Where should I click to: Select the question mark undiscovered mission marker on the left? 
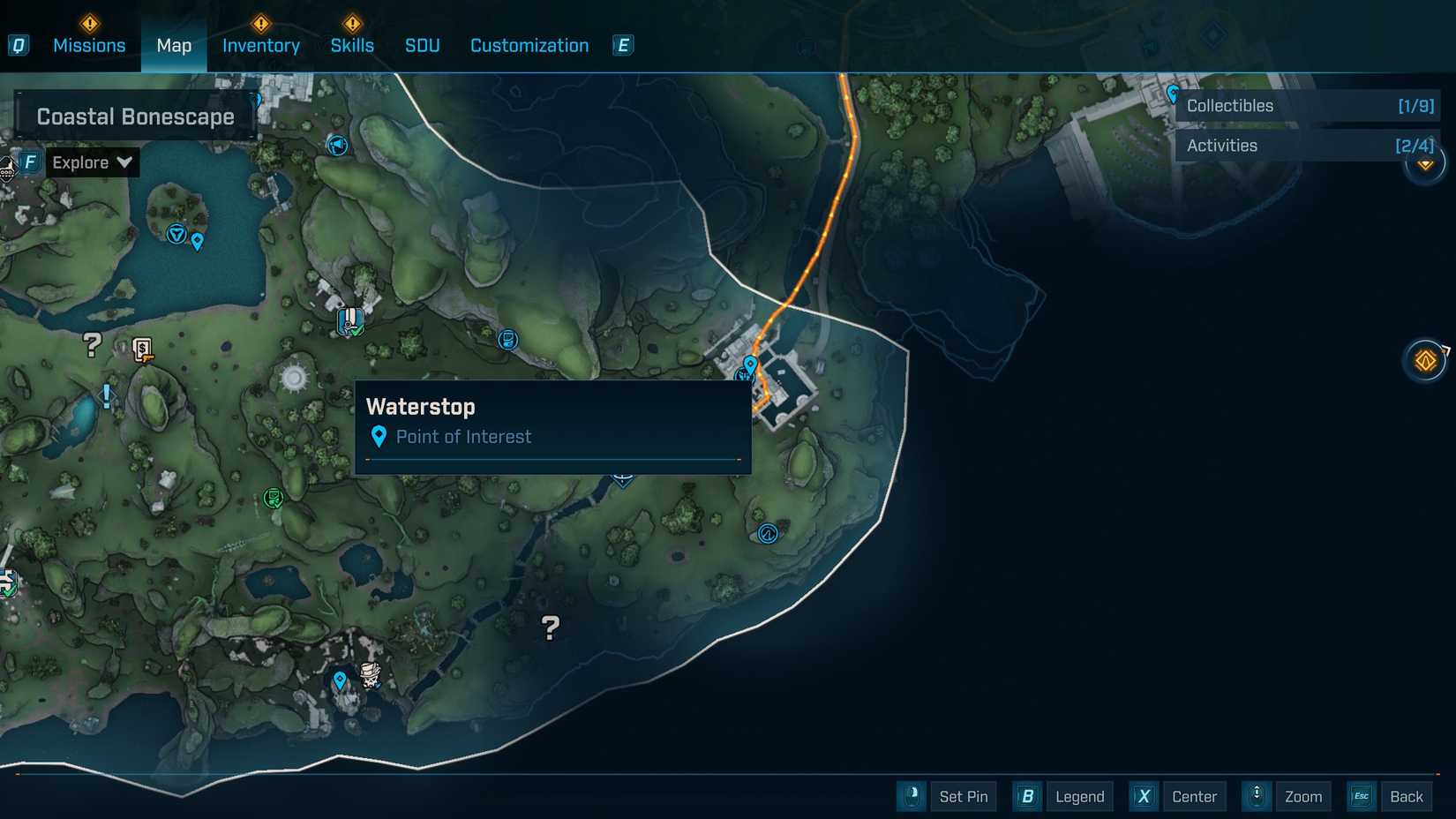pyautogui.click(x=91, y=345)
